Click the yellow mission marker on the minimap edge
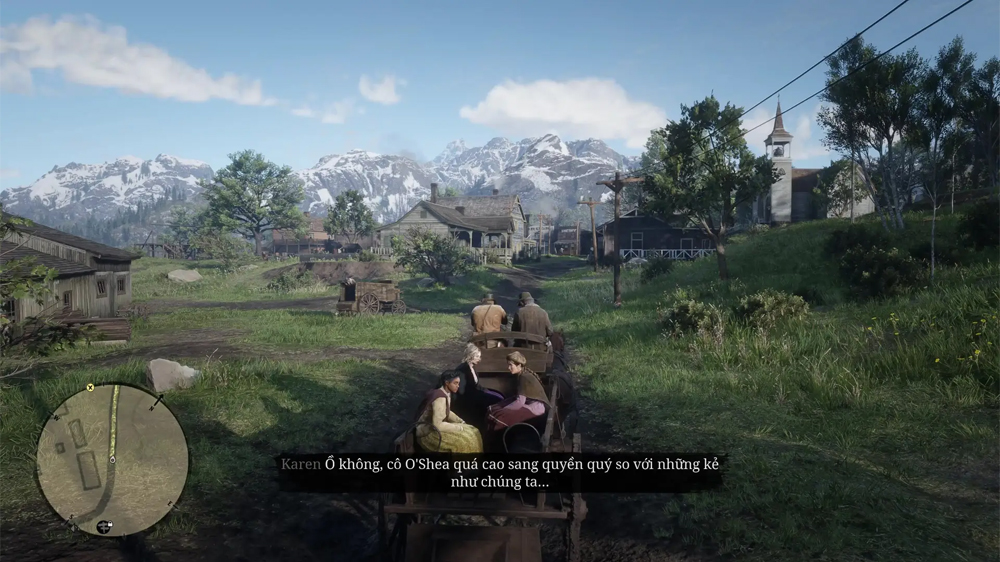 (x=90, y=387)
